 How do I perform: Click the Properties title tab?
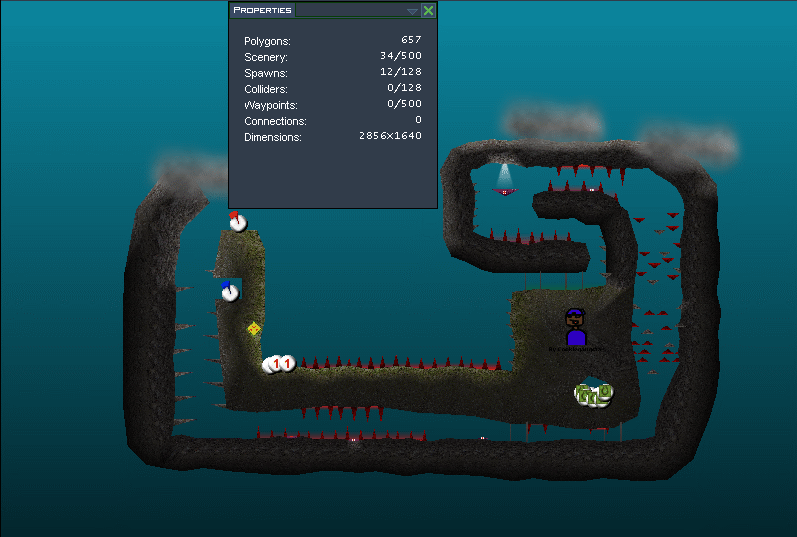click(262, 10)
